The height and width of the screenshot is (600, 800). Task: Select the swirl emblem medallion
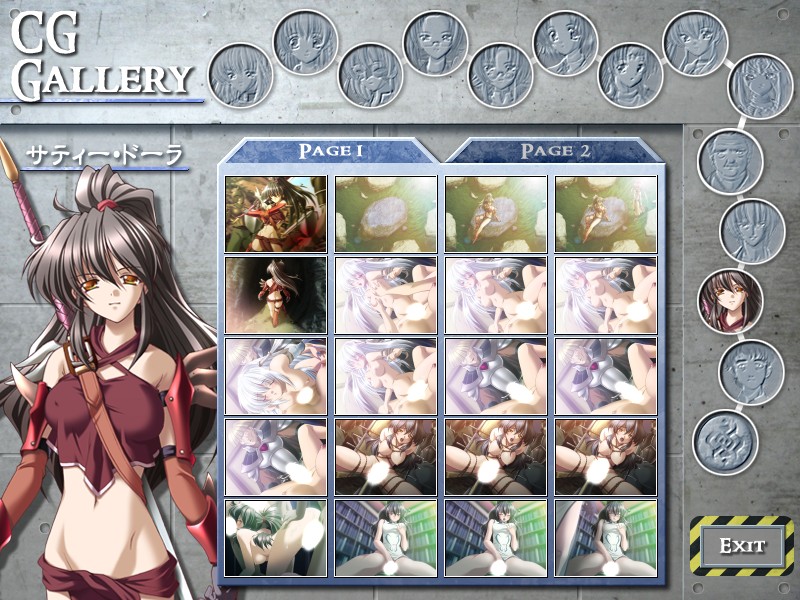coord(725,440)
